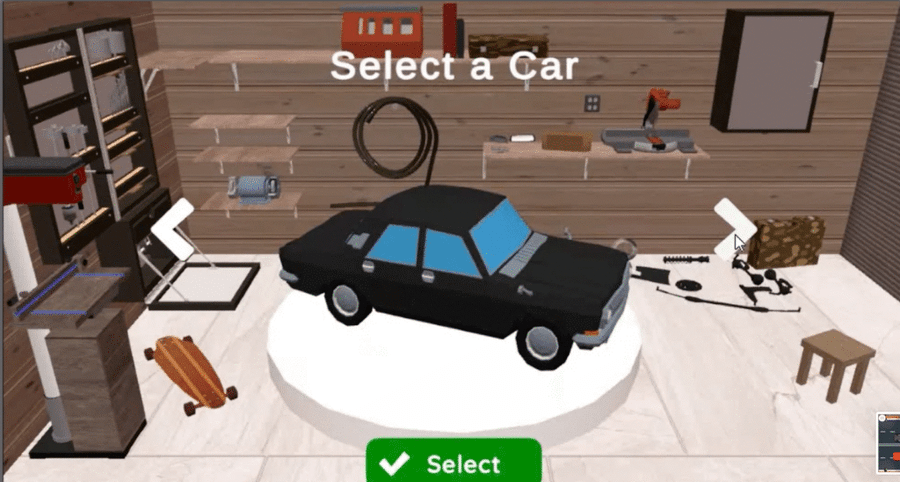The image size is (900, 482).
Task: Confirm the car with the green Select button
Action: click(453, 462)
